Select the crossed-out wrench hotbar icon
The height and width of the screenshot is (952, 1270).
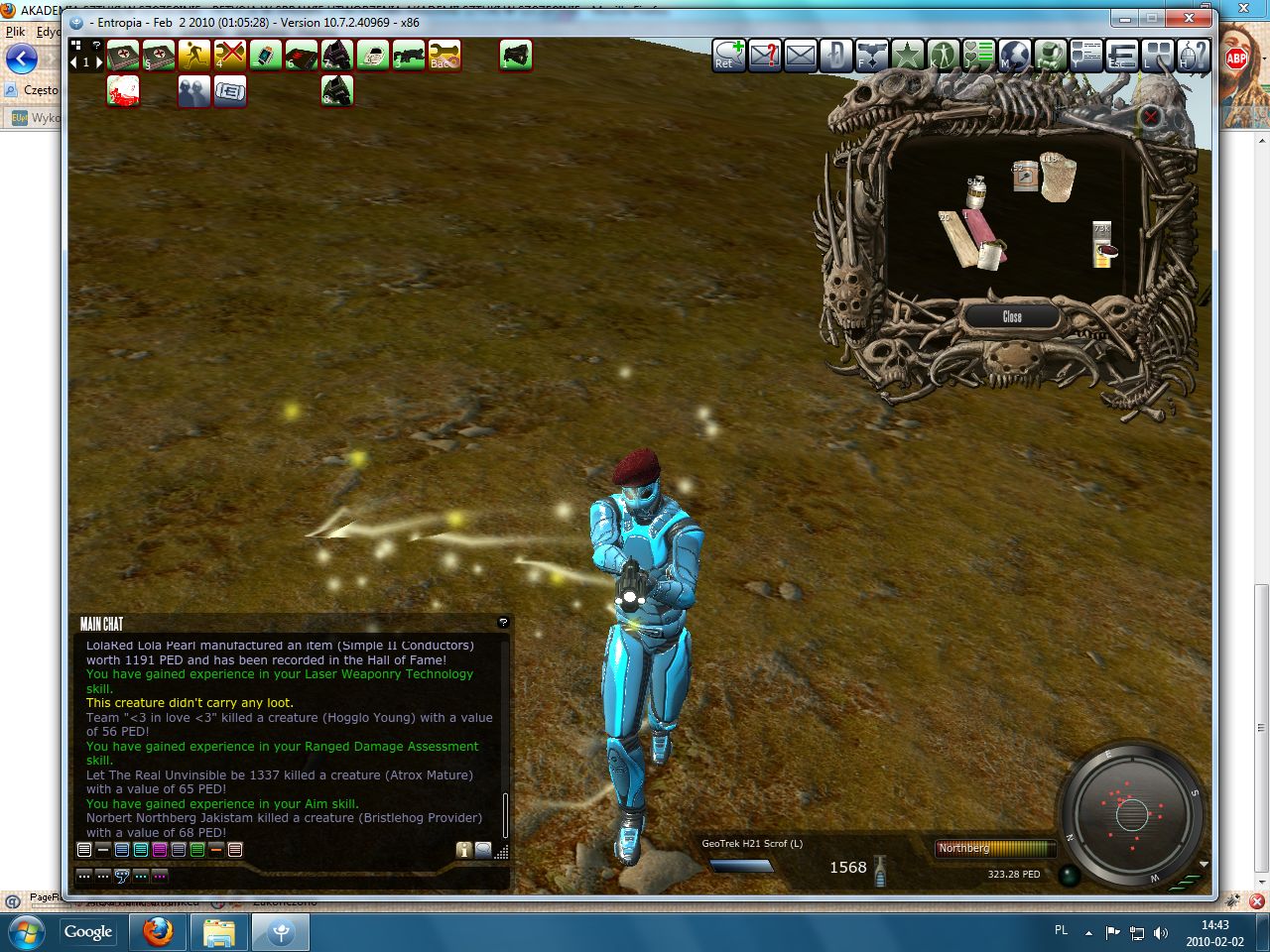229,56
